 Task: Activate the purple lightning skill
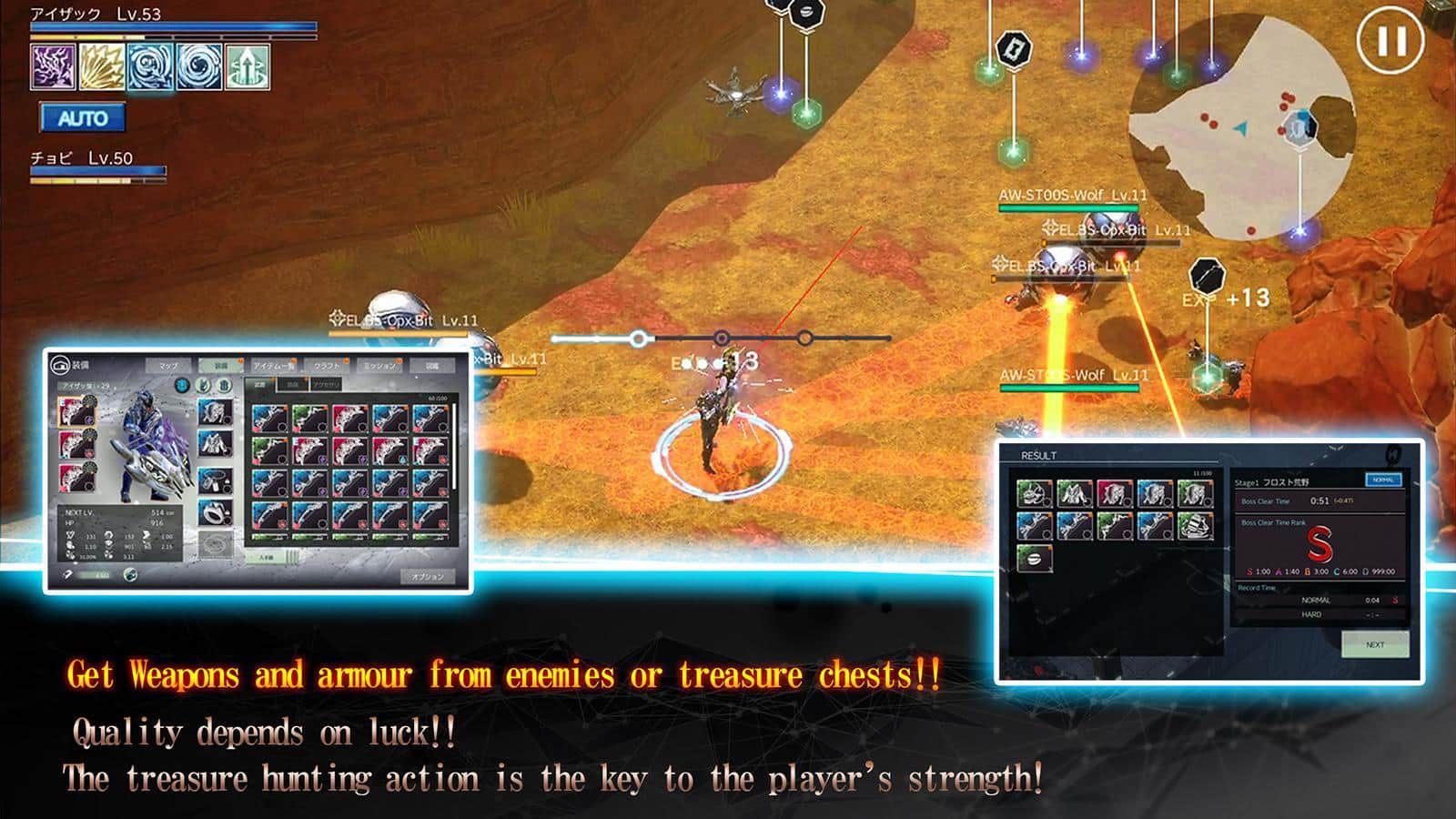click(53, 66)
